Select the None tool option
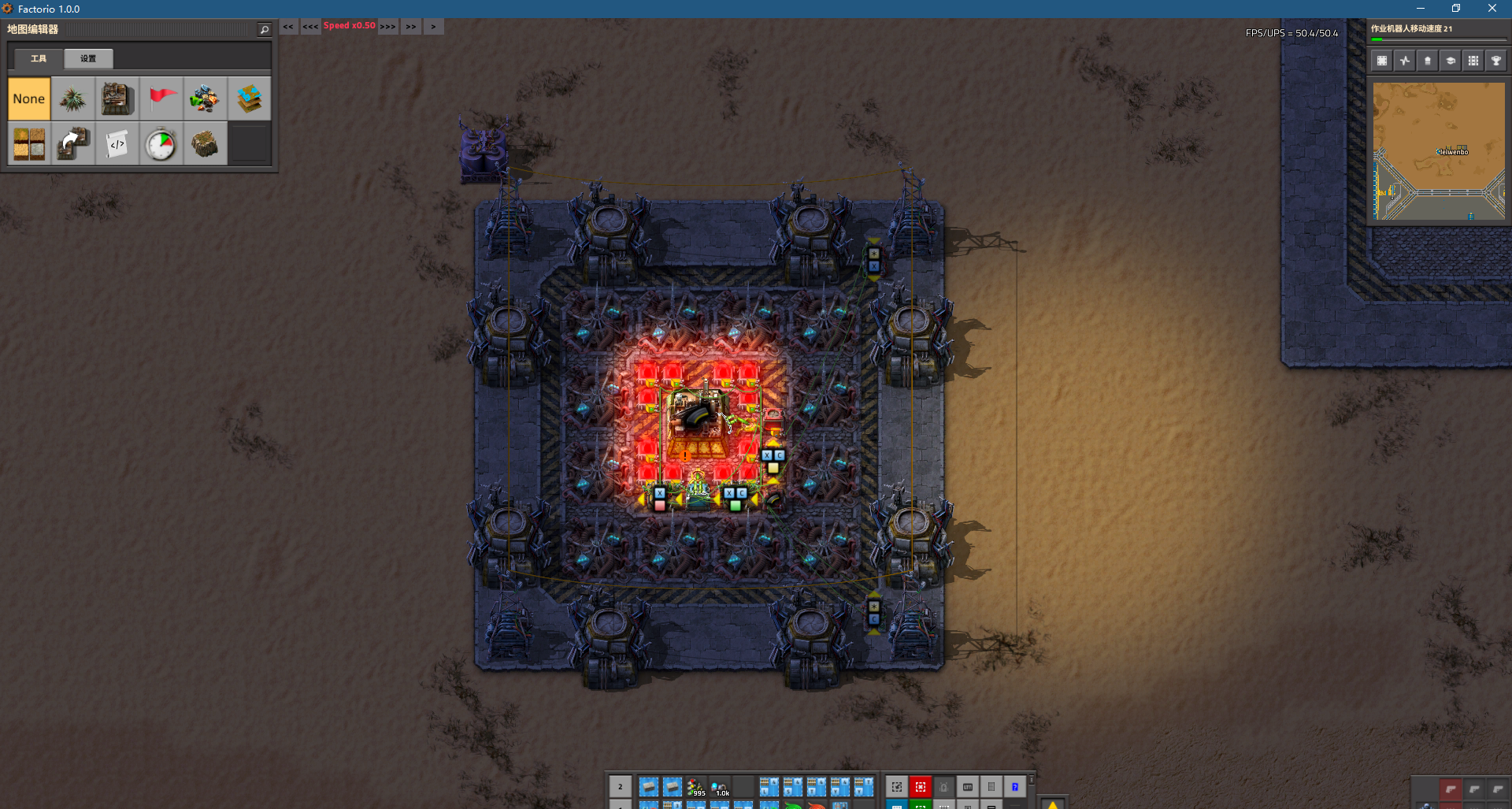 (x=29, y=98)
